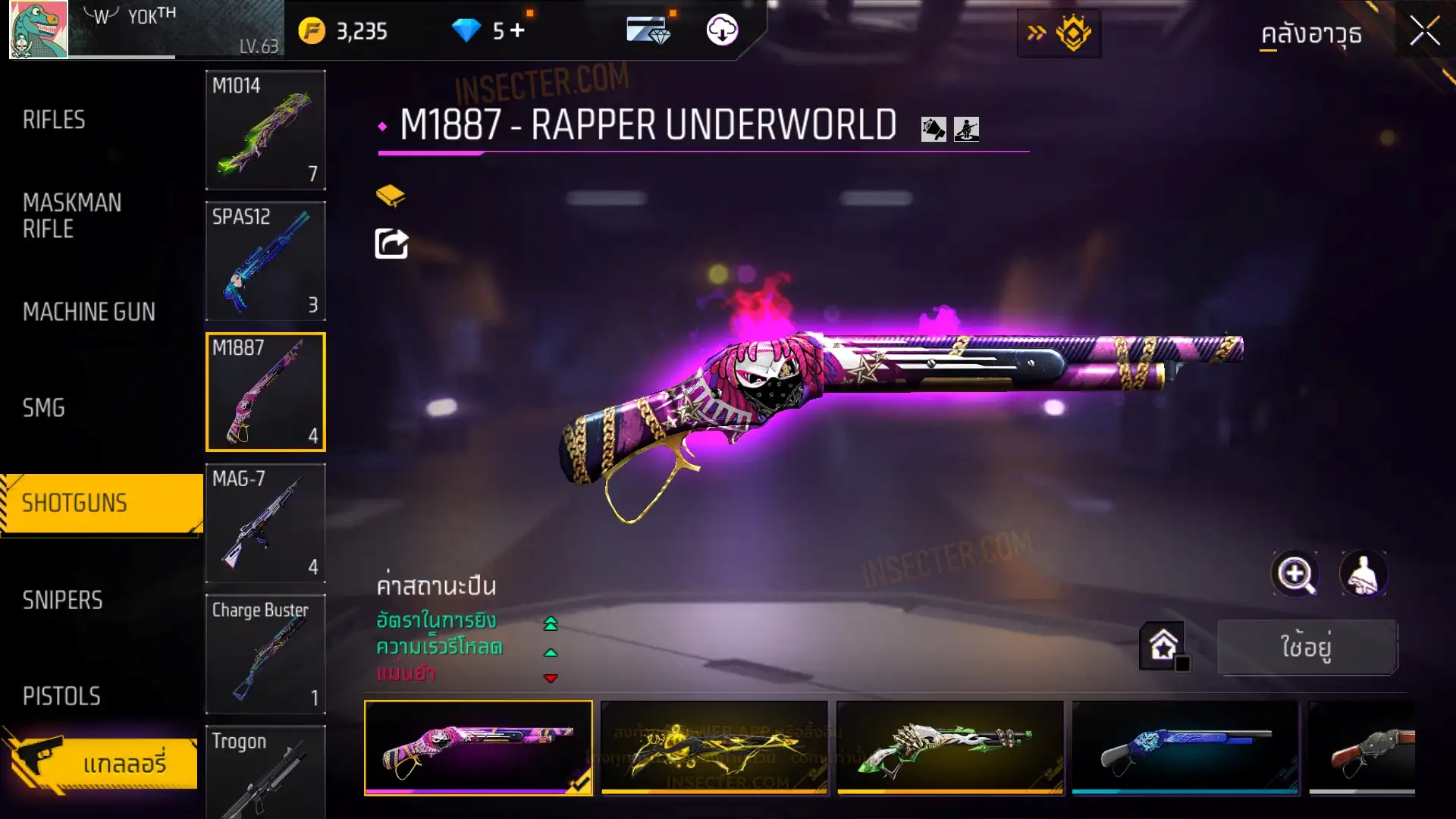Select the M1014 shotgun tile
Image resolution: width=1456 pixels, height=819 pixels.
click(x=265, y=130)
